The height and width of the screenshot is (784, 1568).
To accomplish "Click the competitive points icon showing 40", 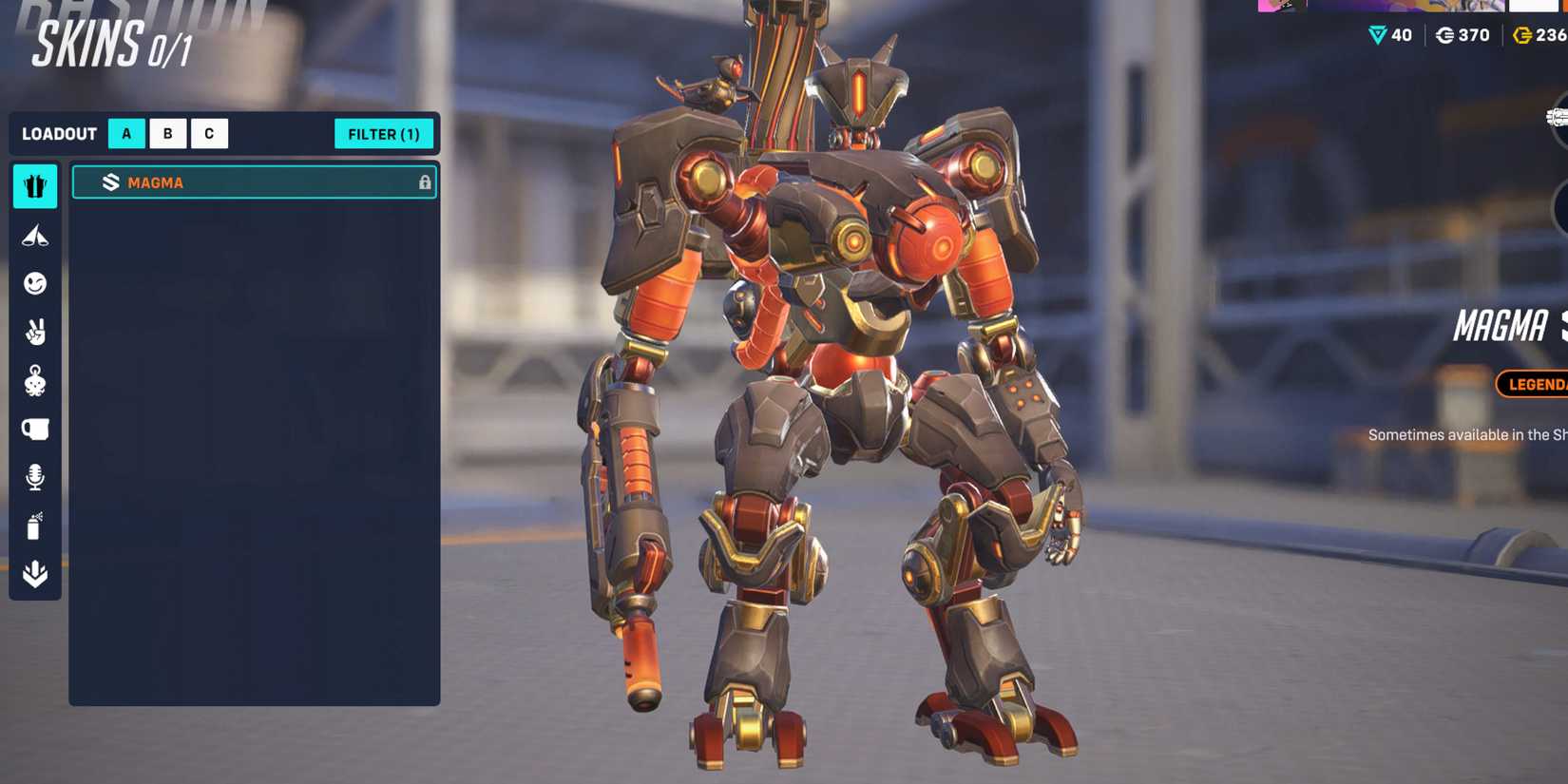I will pos(1377,35).
